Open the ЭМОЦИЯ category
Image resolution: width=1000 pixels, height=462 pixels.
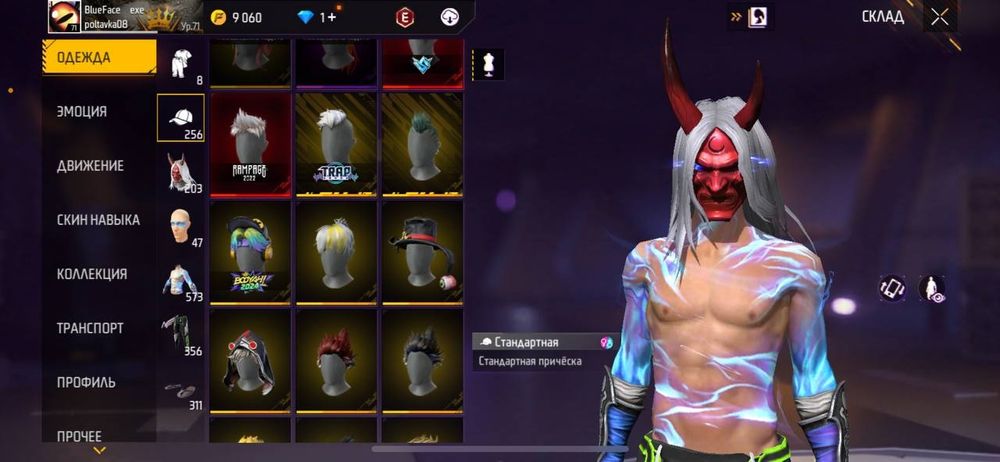[x=82, y=112]
